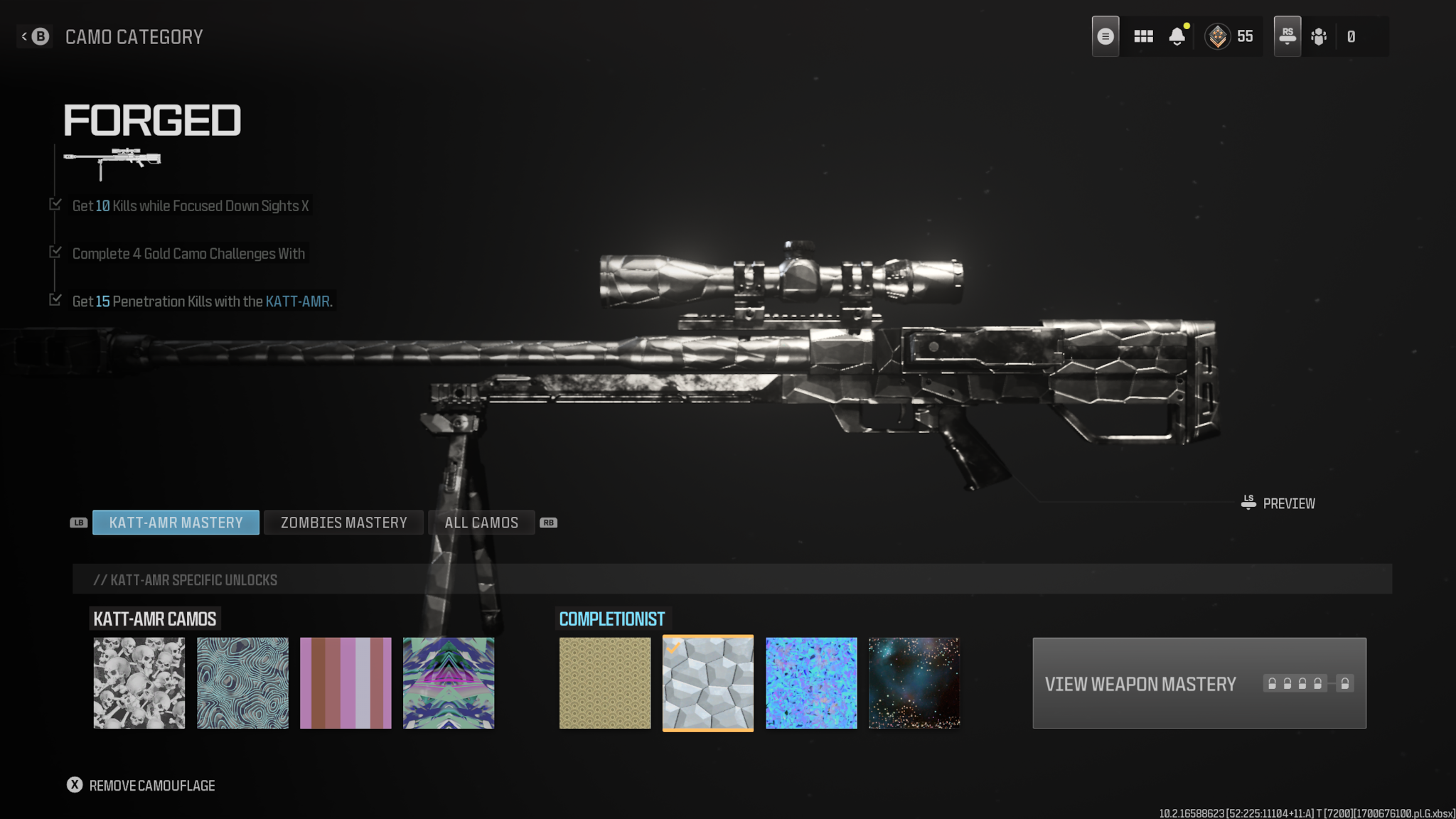This screenshot has width=1456, height=819.
Task: Click the LS Preview thumbstick icon
Action: [1247, 503]
